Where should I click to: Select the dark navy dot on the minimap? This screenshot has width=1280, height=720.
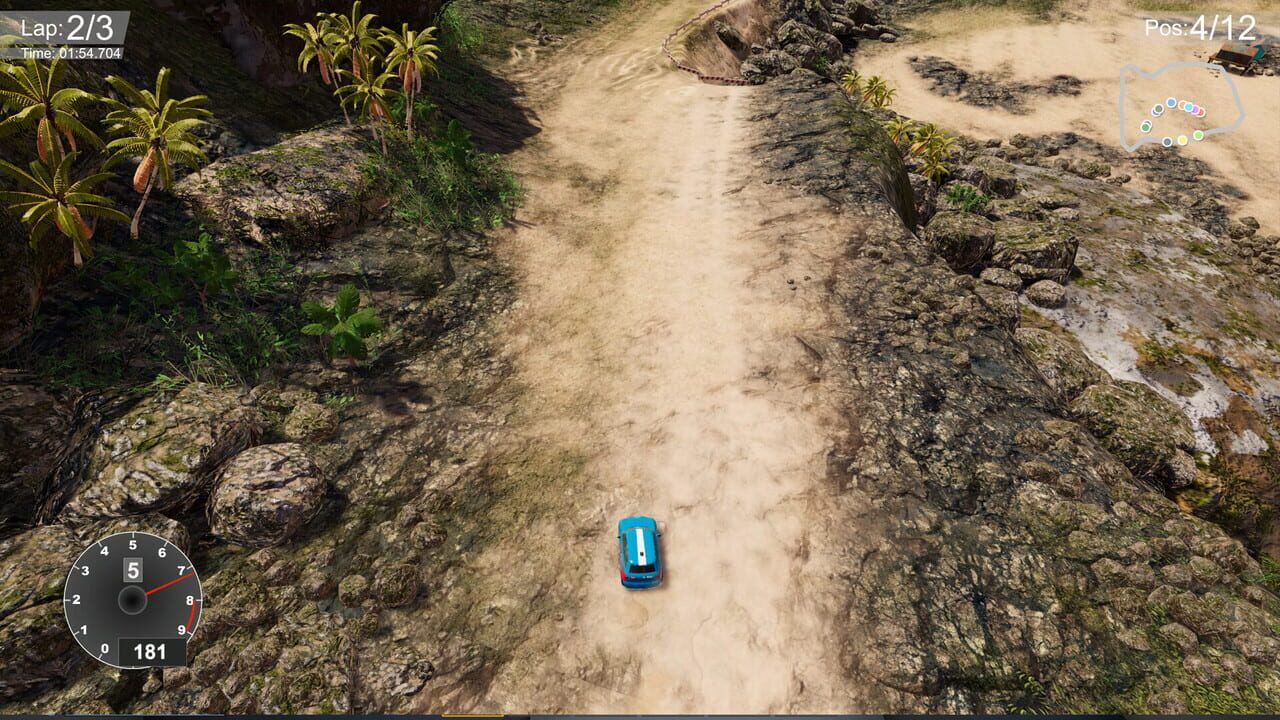1167,142
